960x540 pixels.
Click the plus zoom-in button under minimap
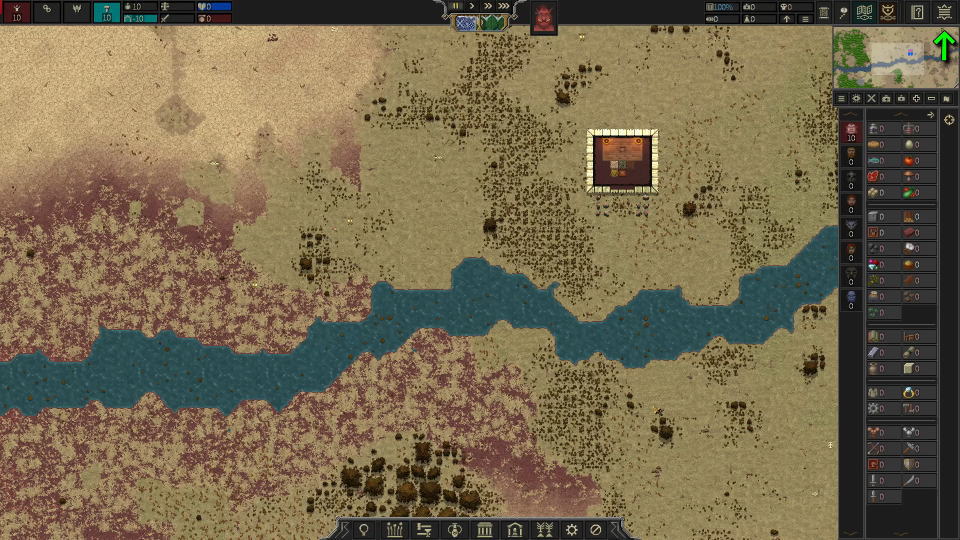[916, 99]
